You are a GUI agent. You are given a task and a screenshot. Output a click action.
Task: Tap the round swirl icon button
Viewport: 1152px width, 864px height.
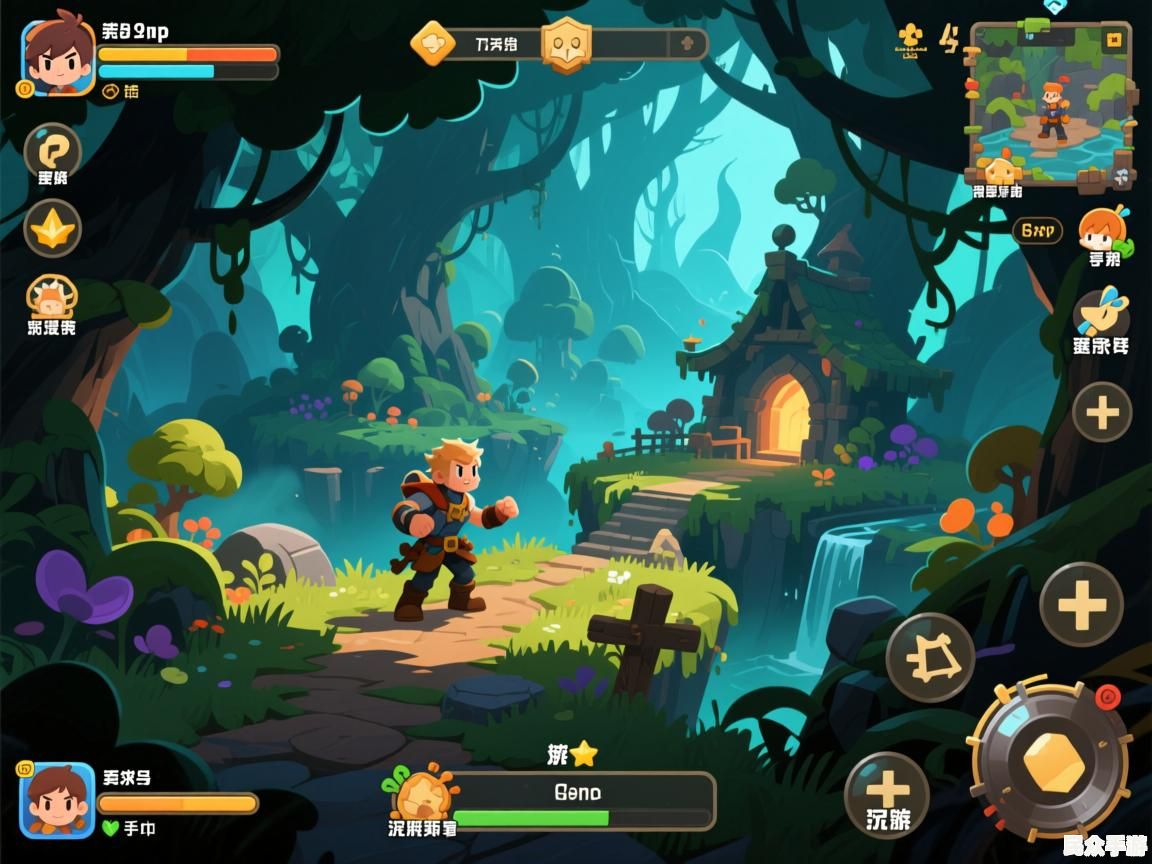point(51,151)
